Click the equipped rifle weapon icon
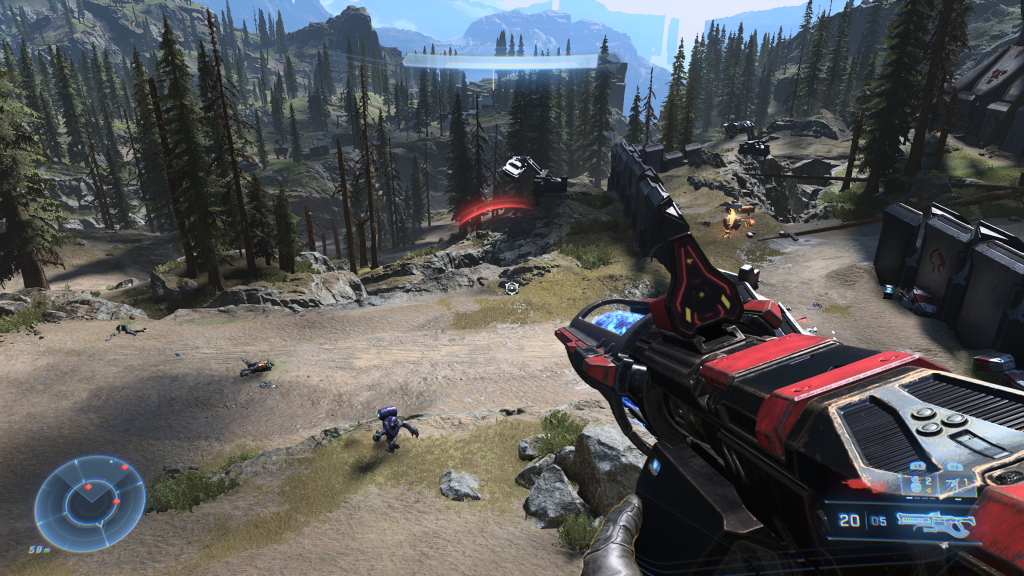Viewport: 1024px width, 576px height. coord(934,521)
